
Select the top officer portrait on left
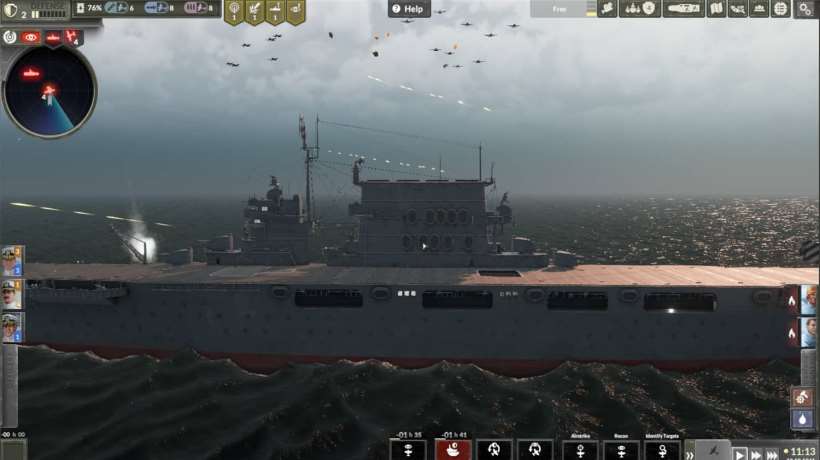click(x=12, y=261)
